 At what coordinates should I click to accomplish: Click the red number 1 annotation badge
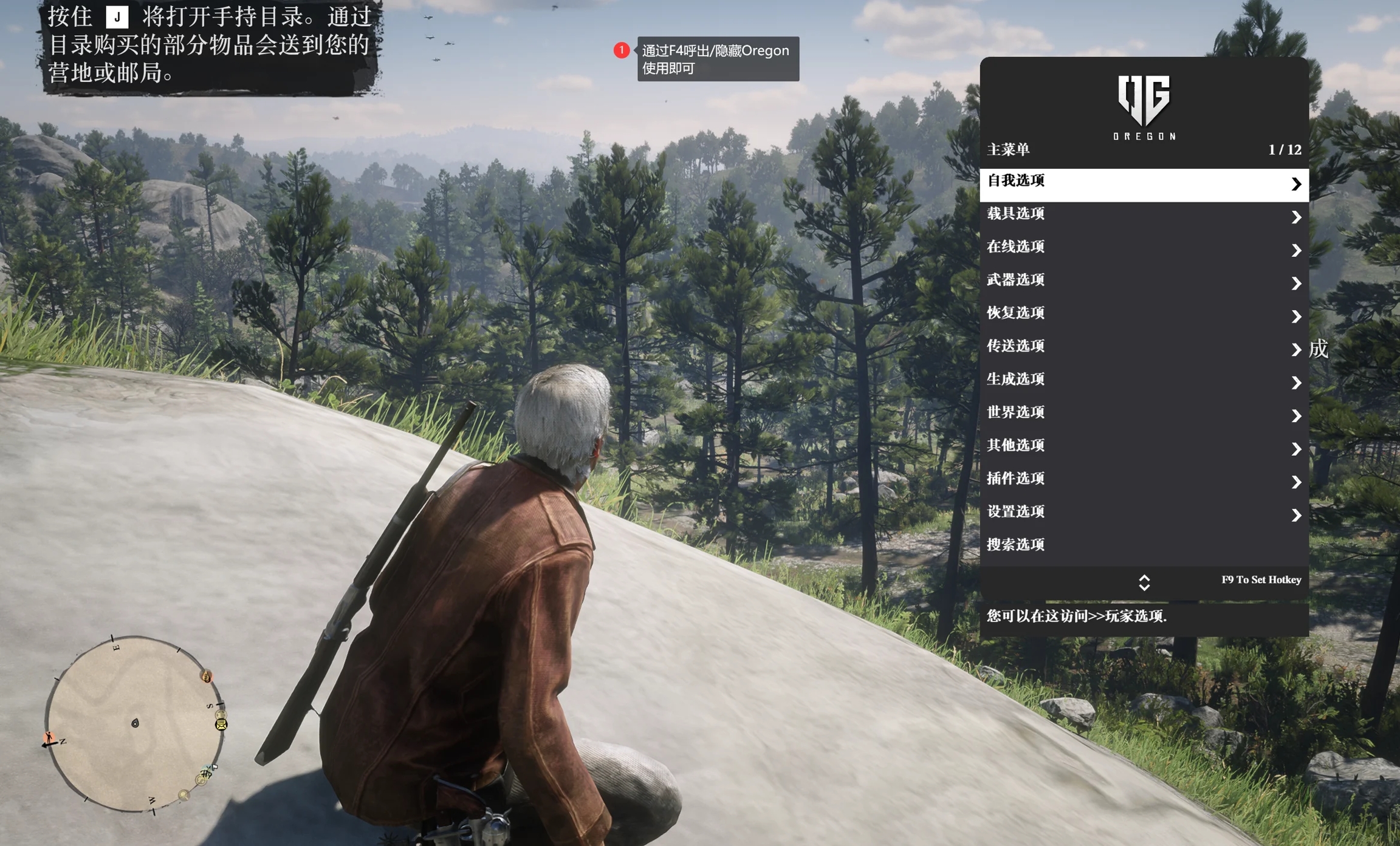621,50
